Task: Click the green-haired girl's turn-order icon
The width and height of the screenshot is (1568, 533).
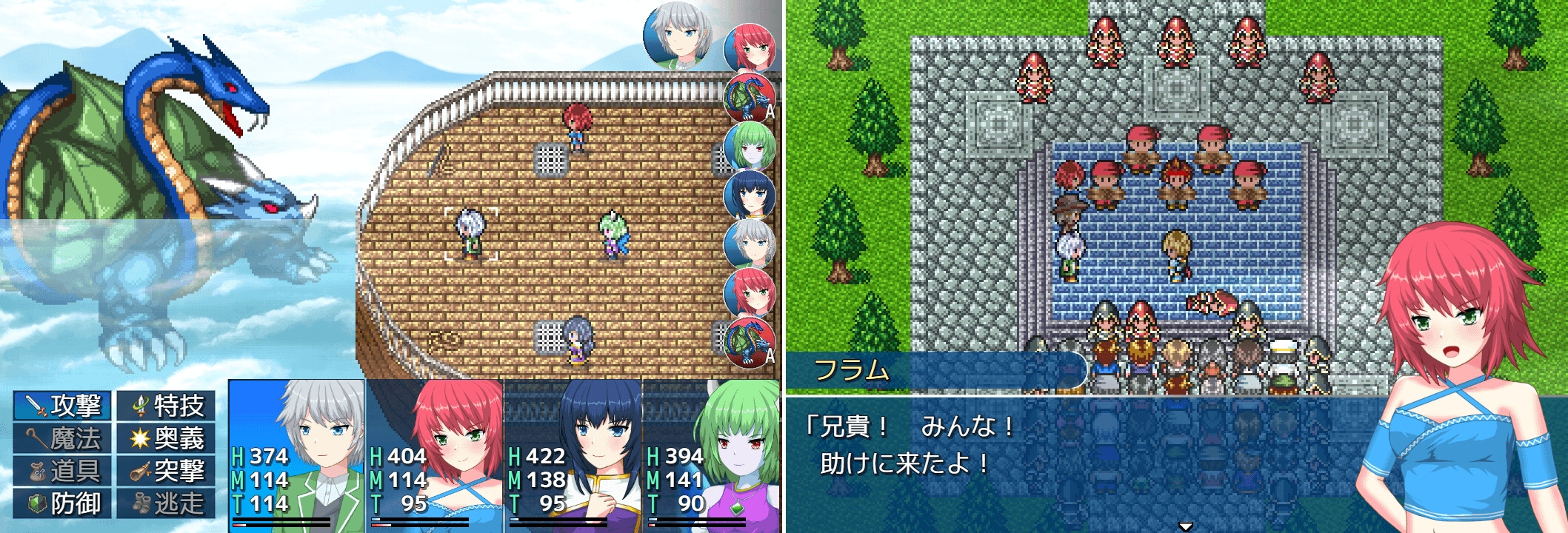Action: point(749,147)
